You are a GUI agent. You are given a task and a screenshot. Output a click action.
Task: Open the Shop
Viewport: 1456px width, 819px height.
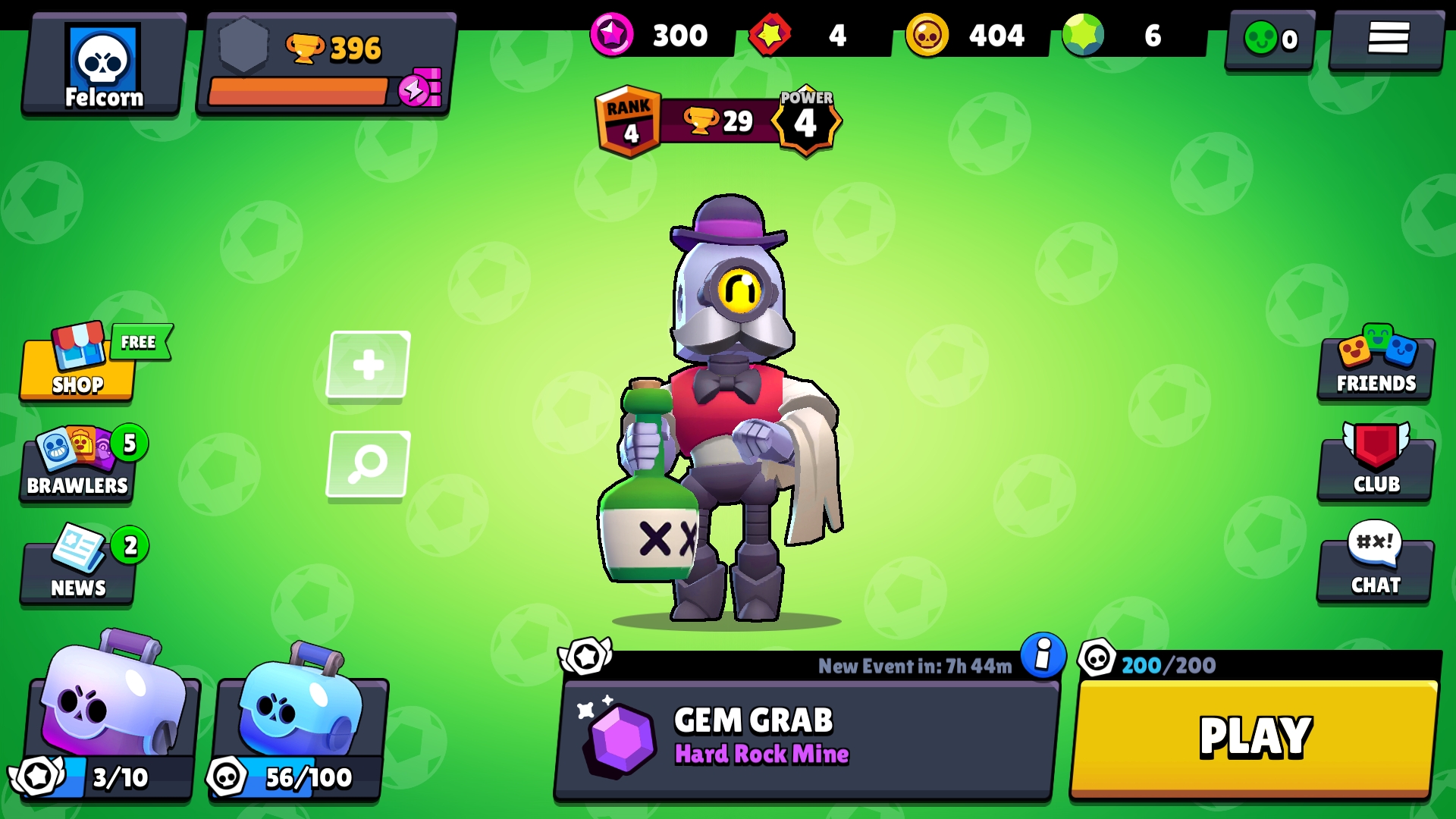coord(78,368)
